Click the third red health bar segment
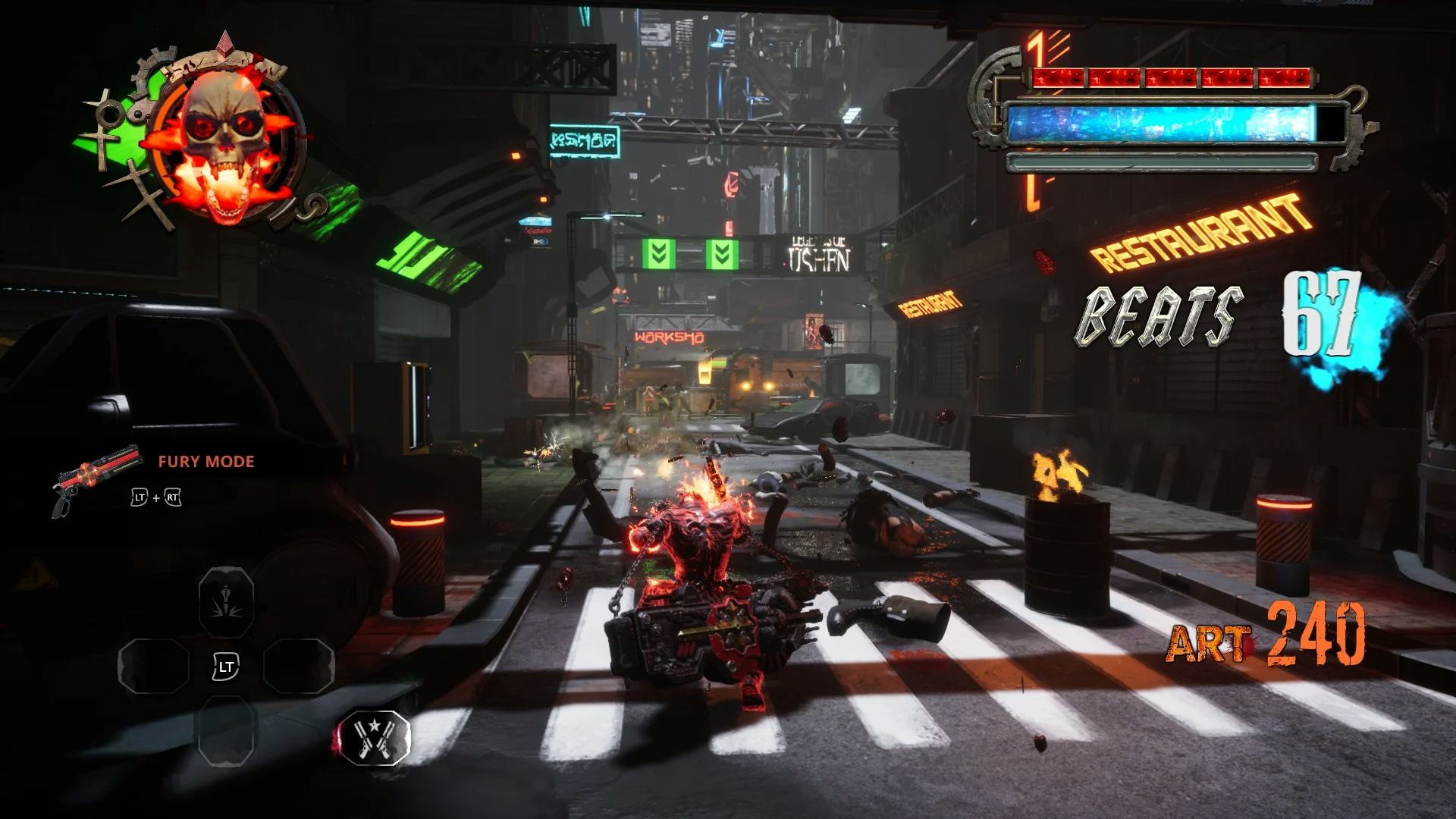The width and height of the screenshot is (1456, 819). tap(1170, 77)
